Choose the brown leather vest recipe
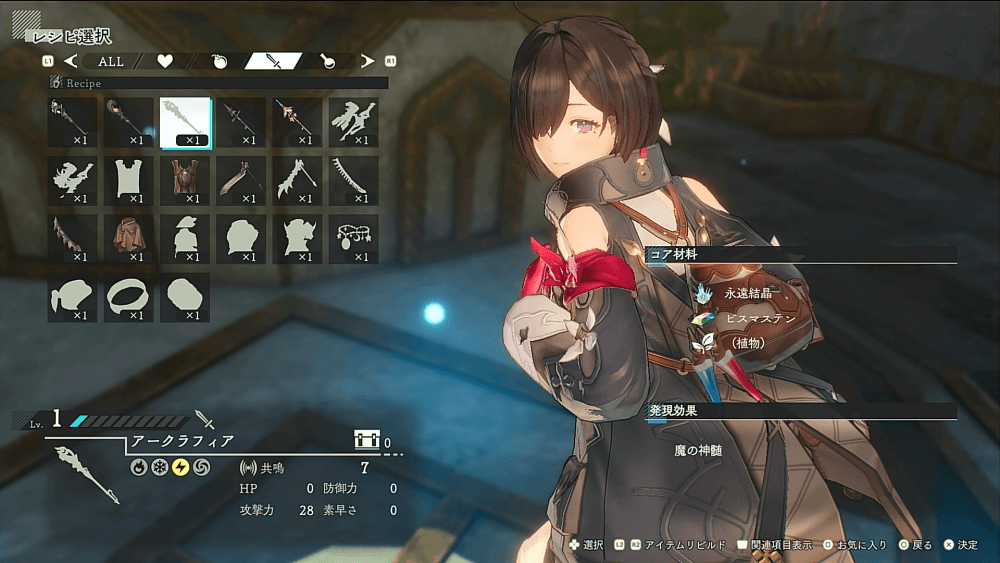This screenshot has height=563, width=1000. tap(185, 180)
